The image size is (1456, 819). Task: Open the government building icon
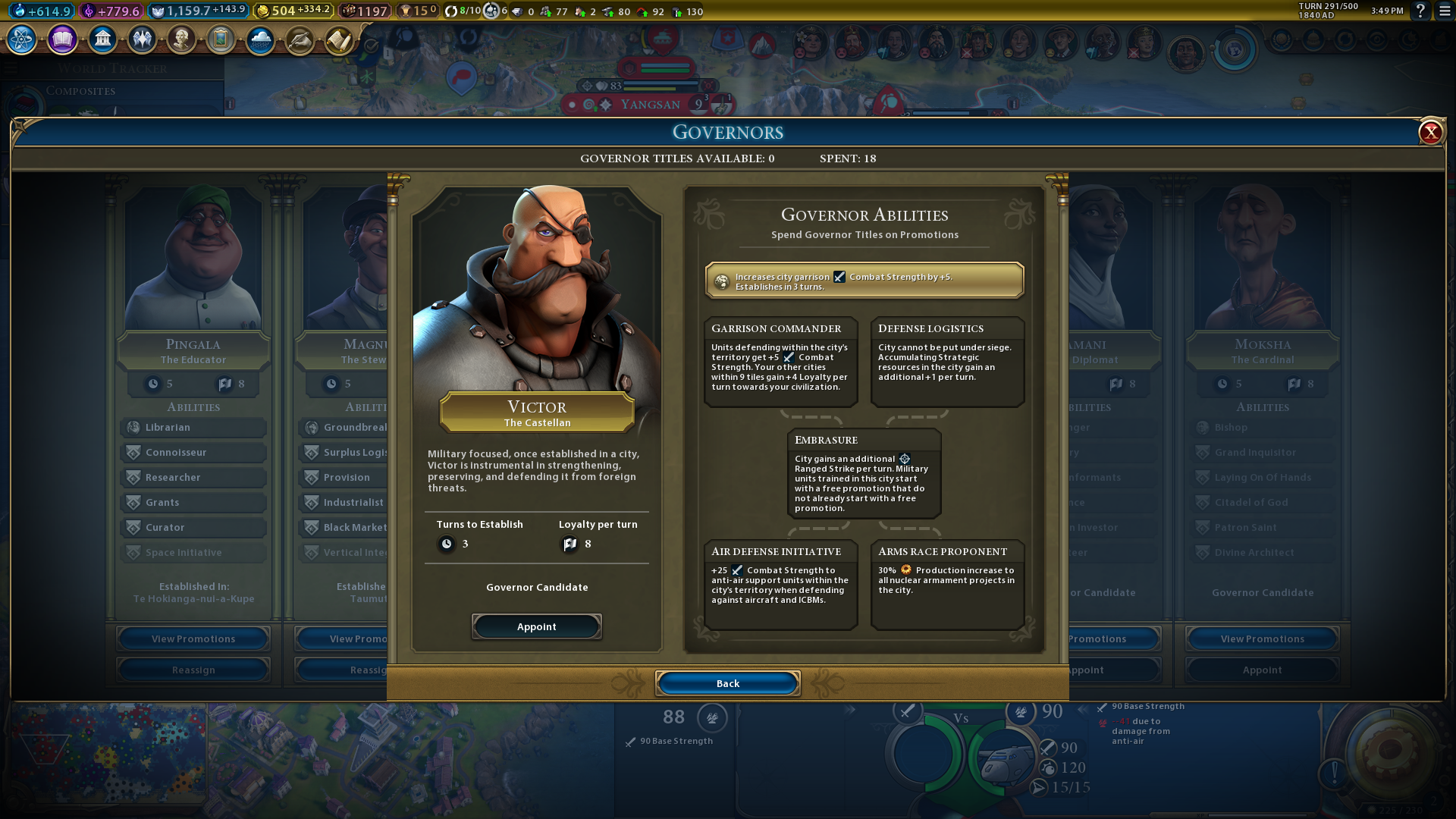pyautogui.click(x=102, y=39)
